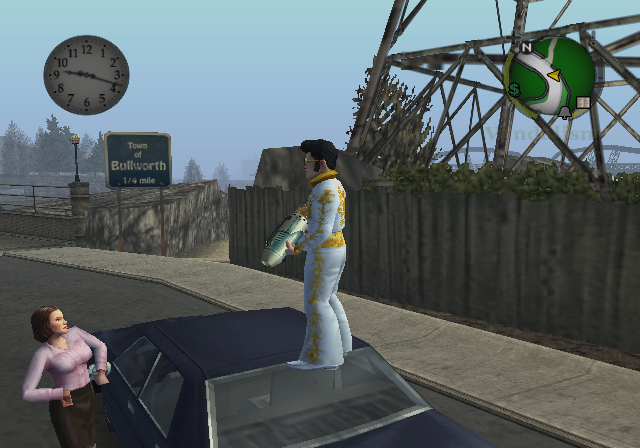The width and height of the screenshot is (640, 448).
Task: Click the dollar sign marker on minimap
Action: [514, 90]
